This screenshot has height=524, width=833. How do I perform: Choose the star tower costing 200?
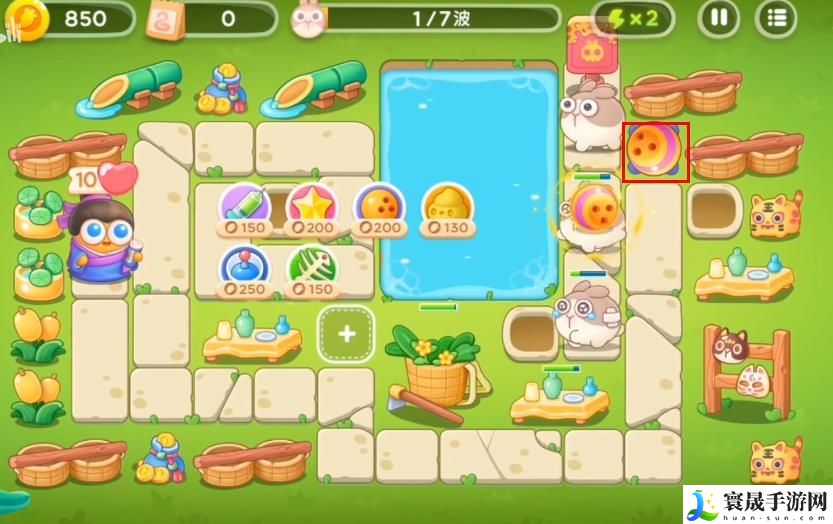(312, 207)
